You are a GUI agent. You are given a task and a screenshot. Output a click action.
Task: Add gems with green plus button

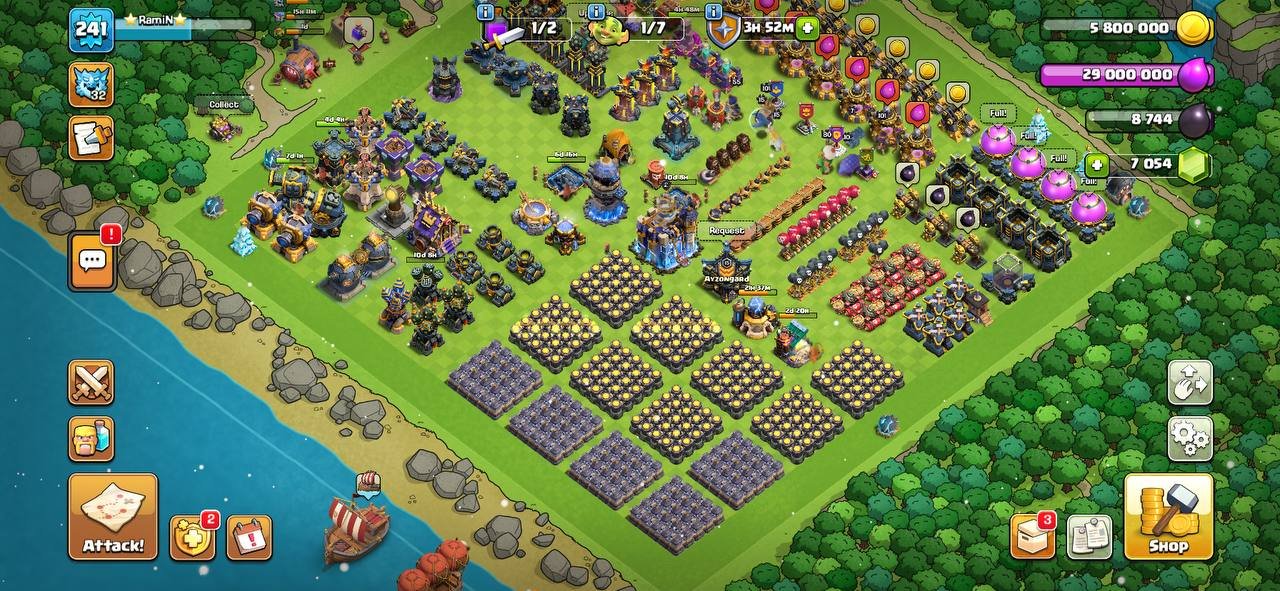1097,165
